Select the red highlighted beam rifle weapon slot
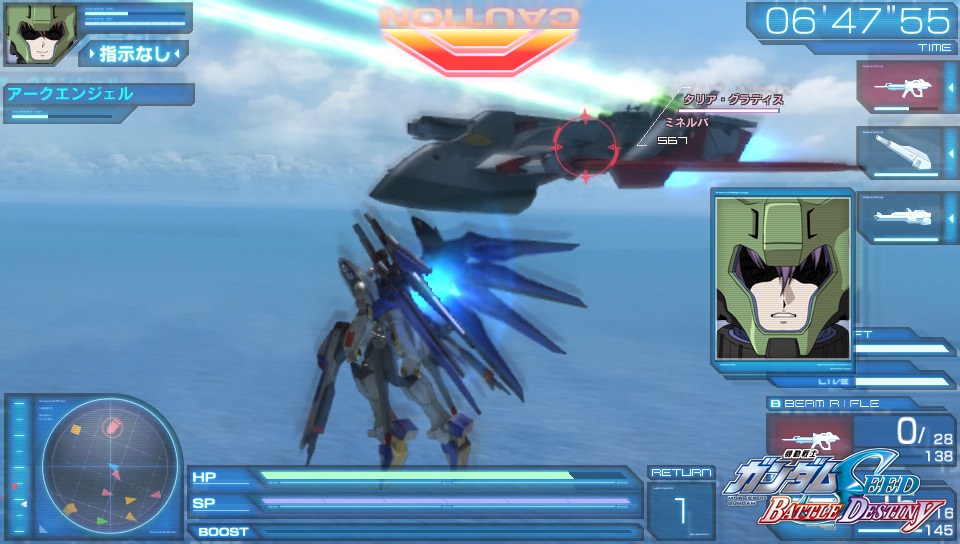The width and height of the screenshot is (960, 544). tap(900, 87)
